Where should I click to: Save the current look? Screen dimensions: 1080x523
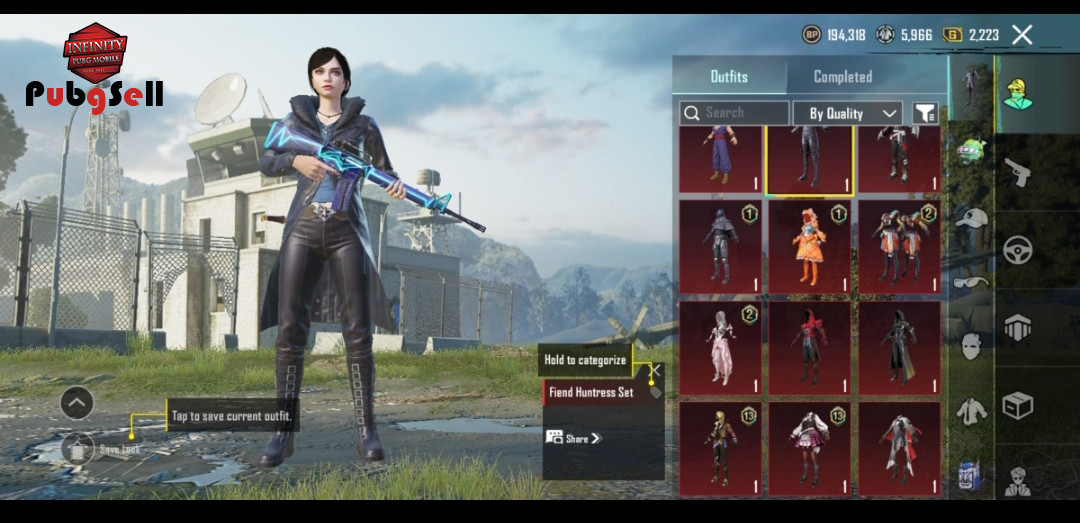[78, 449]
